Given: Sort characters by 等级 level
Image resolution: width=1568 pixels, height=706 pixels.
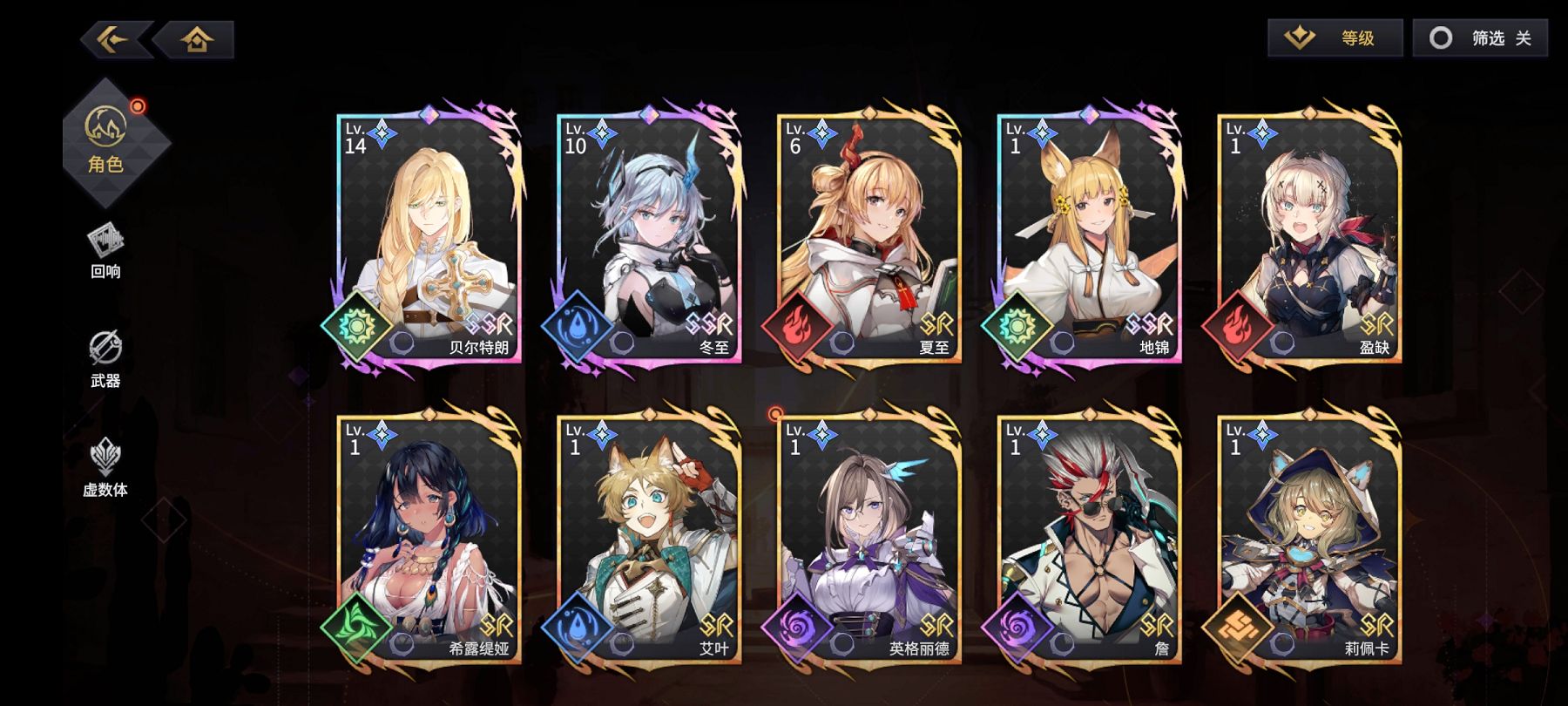Looking at the screenshot, I should coord(1335,37).
